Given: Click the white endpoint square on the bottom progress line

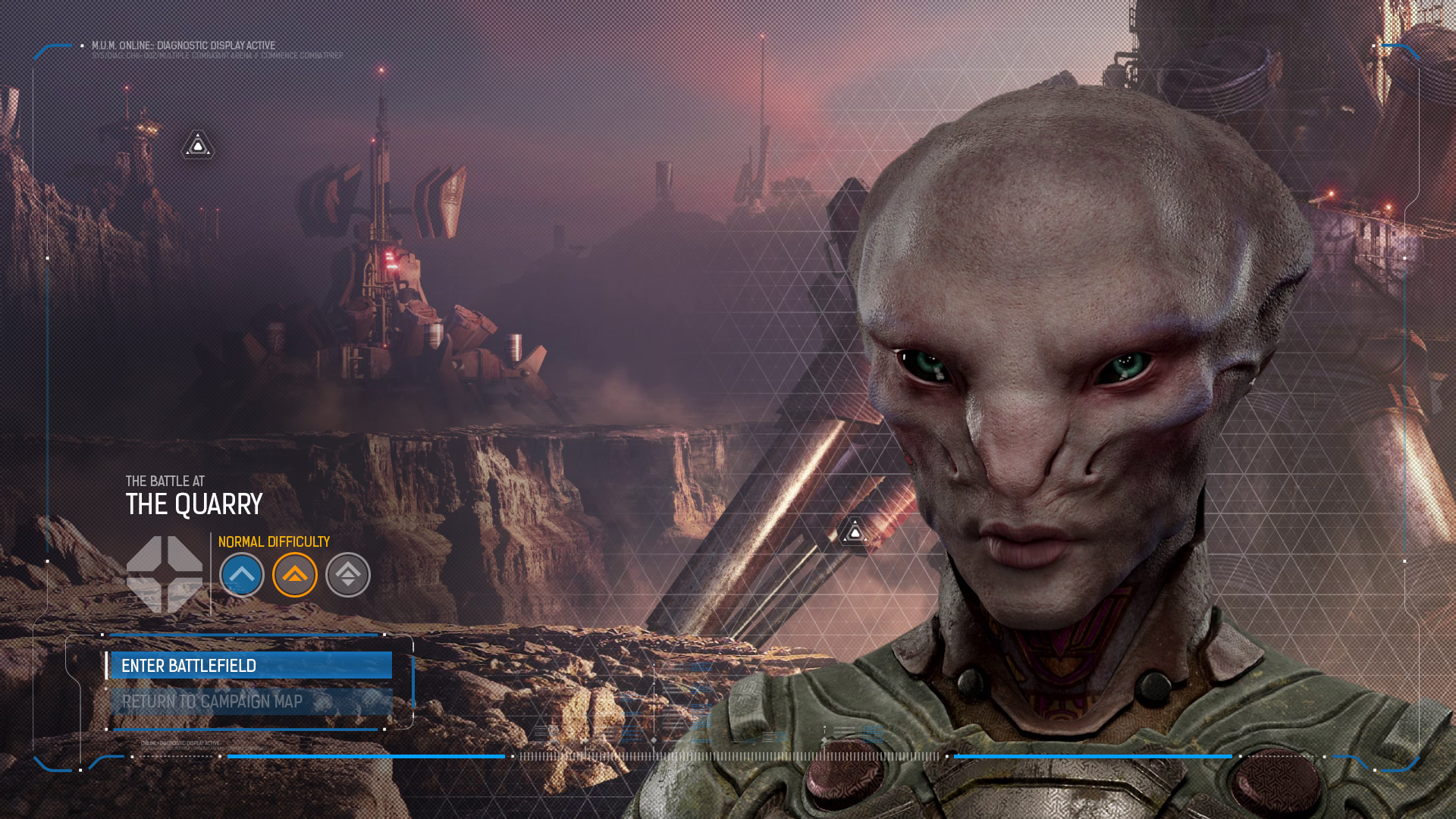Looking at the screenshot, I should point(513,755).
